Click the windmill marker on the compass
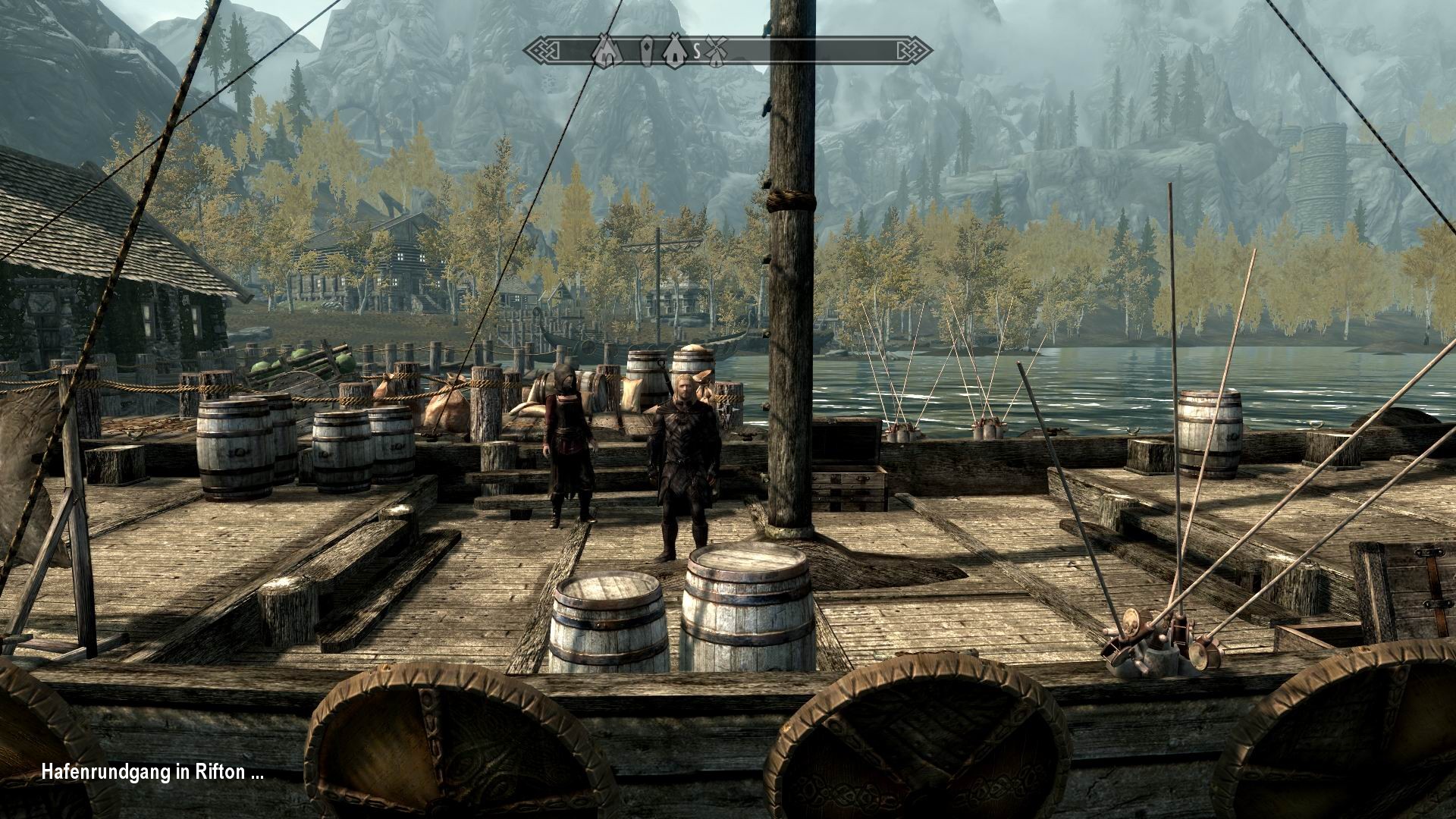 click(716, 52)
